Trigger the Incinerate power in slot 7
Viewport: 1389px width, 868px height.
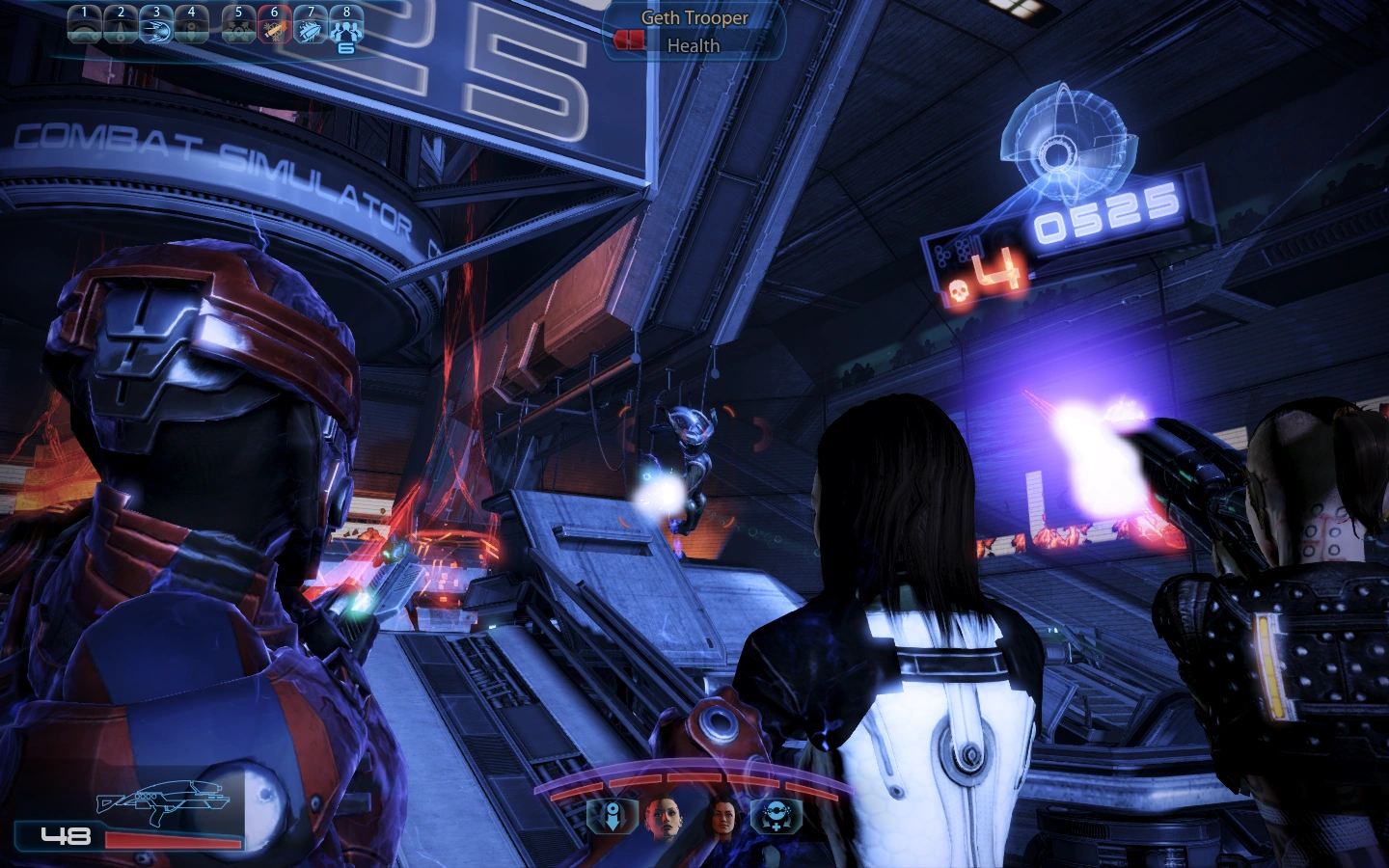pyautogui.click(x=311, y=24)
